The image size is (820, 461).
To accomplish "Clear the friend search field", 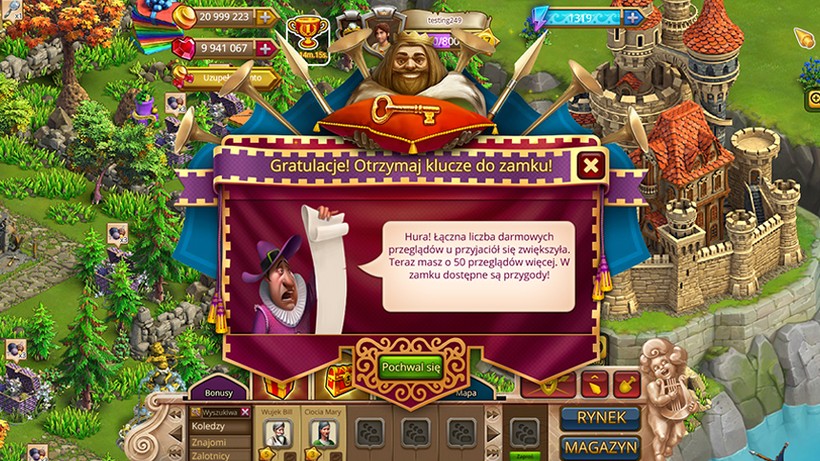I will [x=245, y=412].
